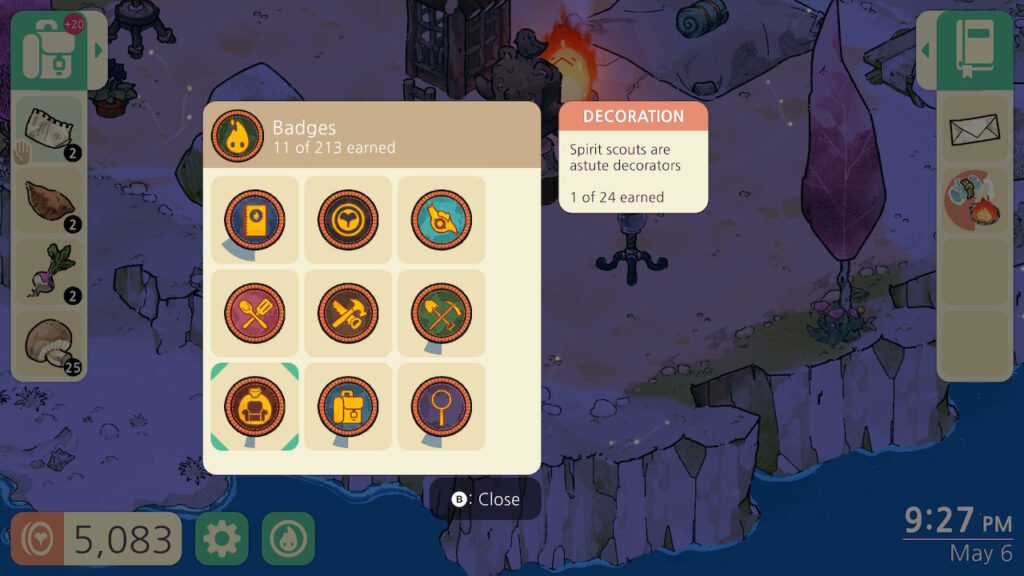Open the settings gear

(221, 539)
